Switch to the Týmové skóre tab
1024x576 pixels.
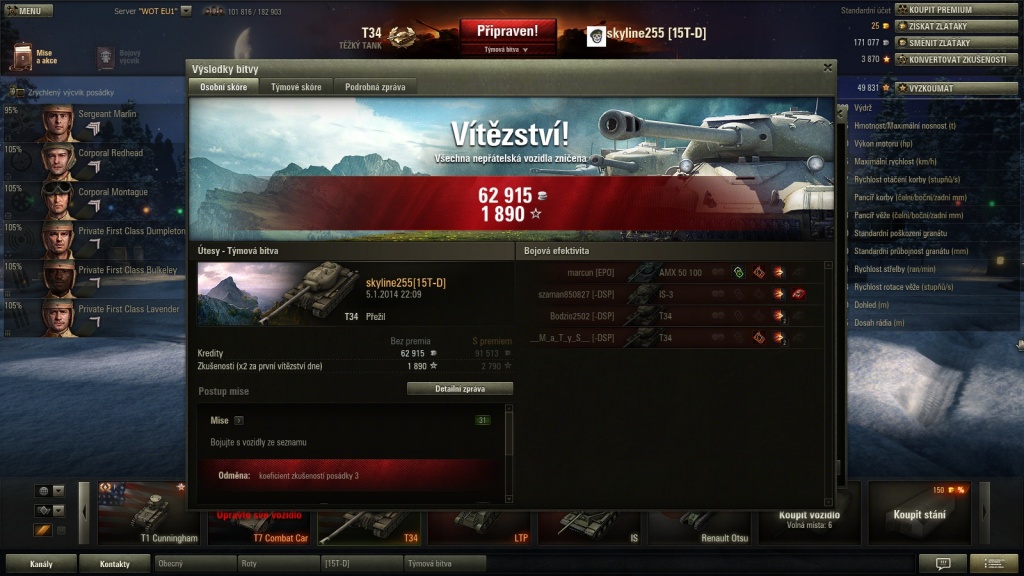coord(296,87)
